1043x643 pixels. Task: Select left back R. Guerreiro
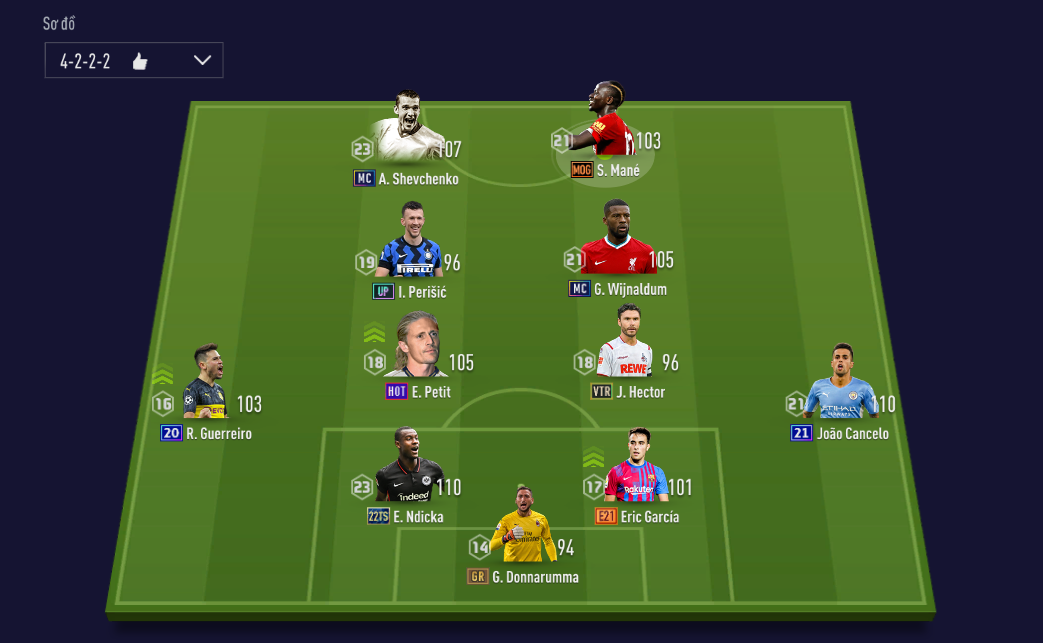204,388
